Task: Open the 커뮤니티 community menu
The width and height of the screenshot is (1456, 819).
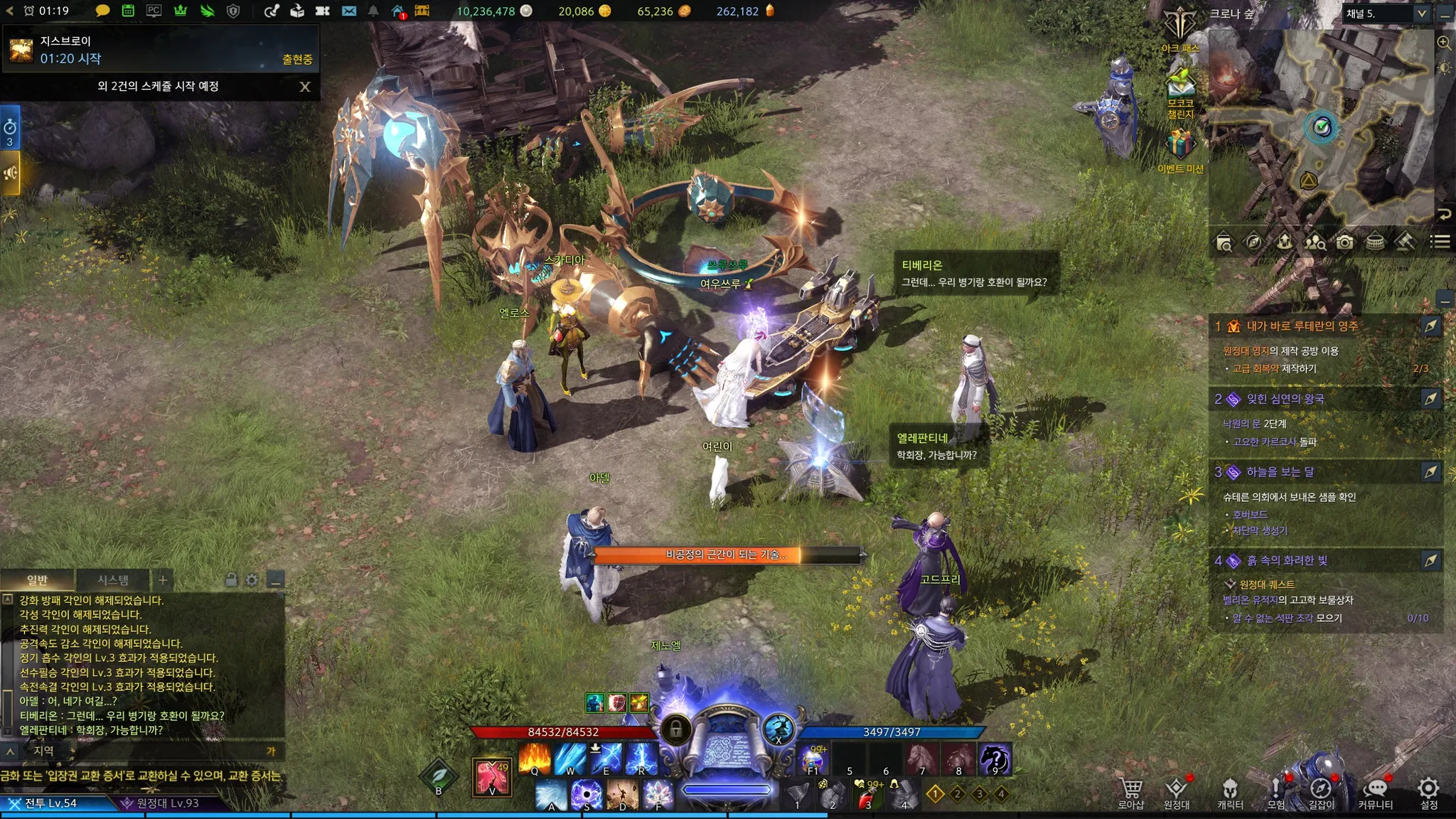Action: (x=1375, y=792)
